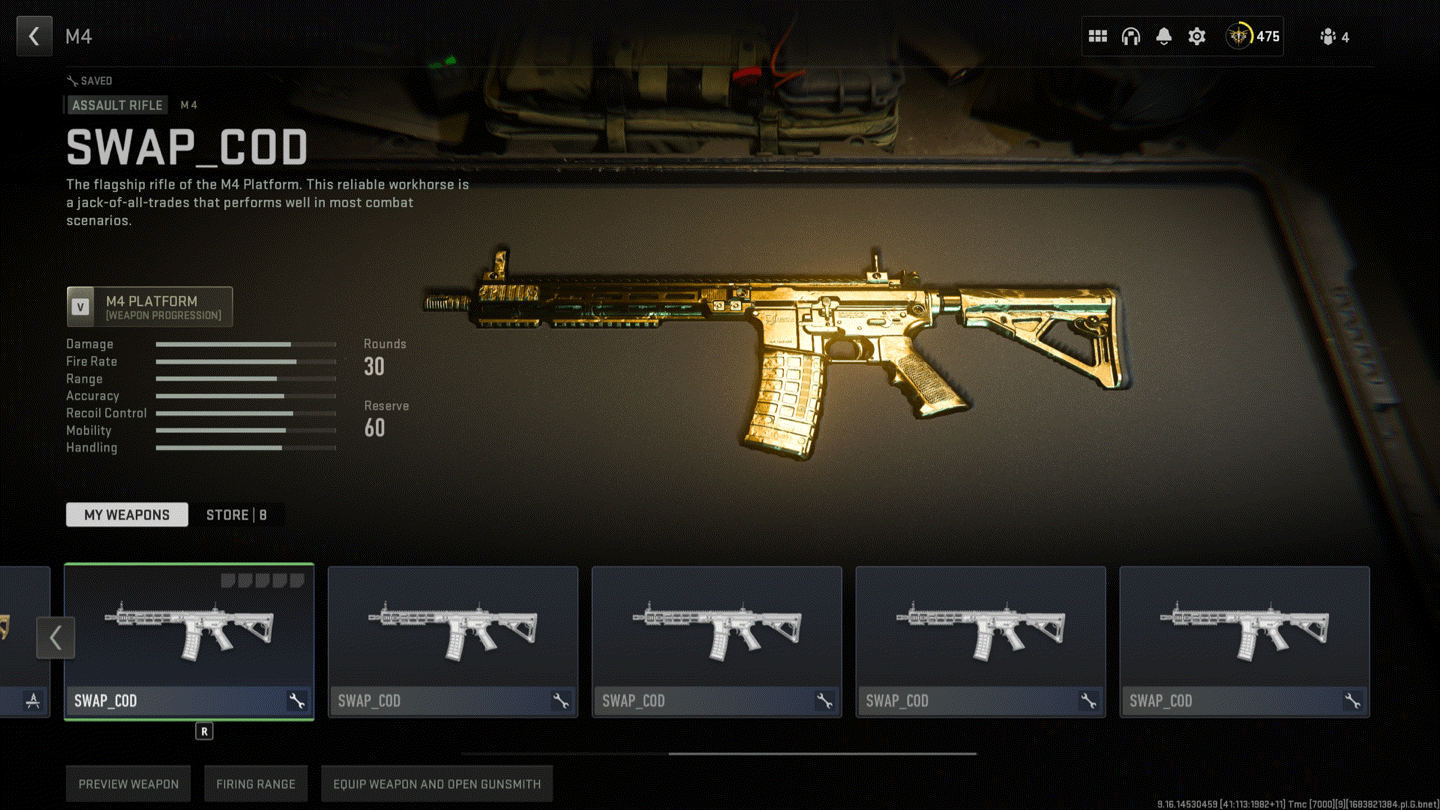This screenshot has width=1440, height=810.
Task: Choose Equip Weapon and Open Gunsmith
Action: click(437, 784)
